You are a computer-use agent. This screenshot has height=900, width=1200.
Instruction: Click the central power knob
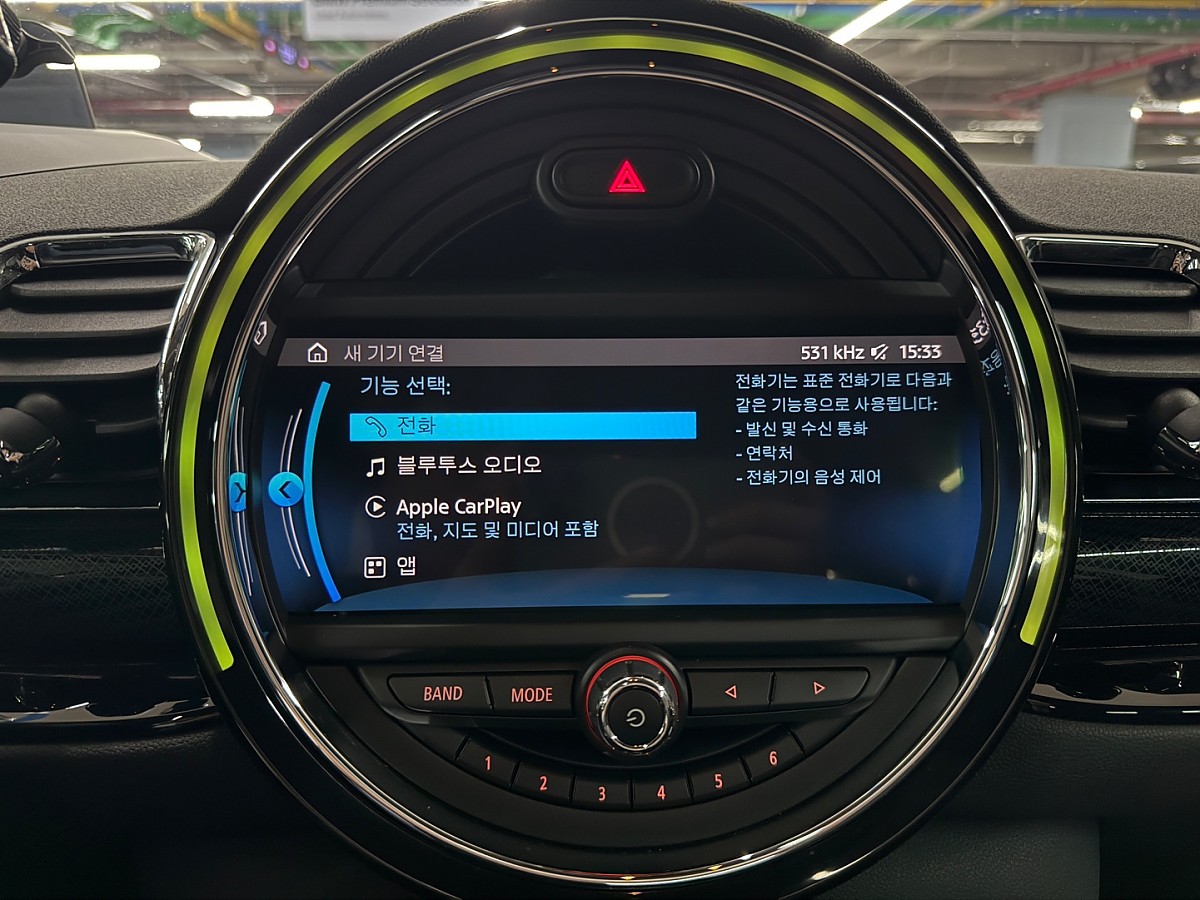(x=634, y=714)
